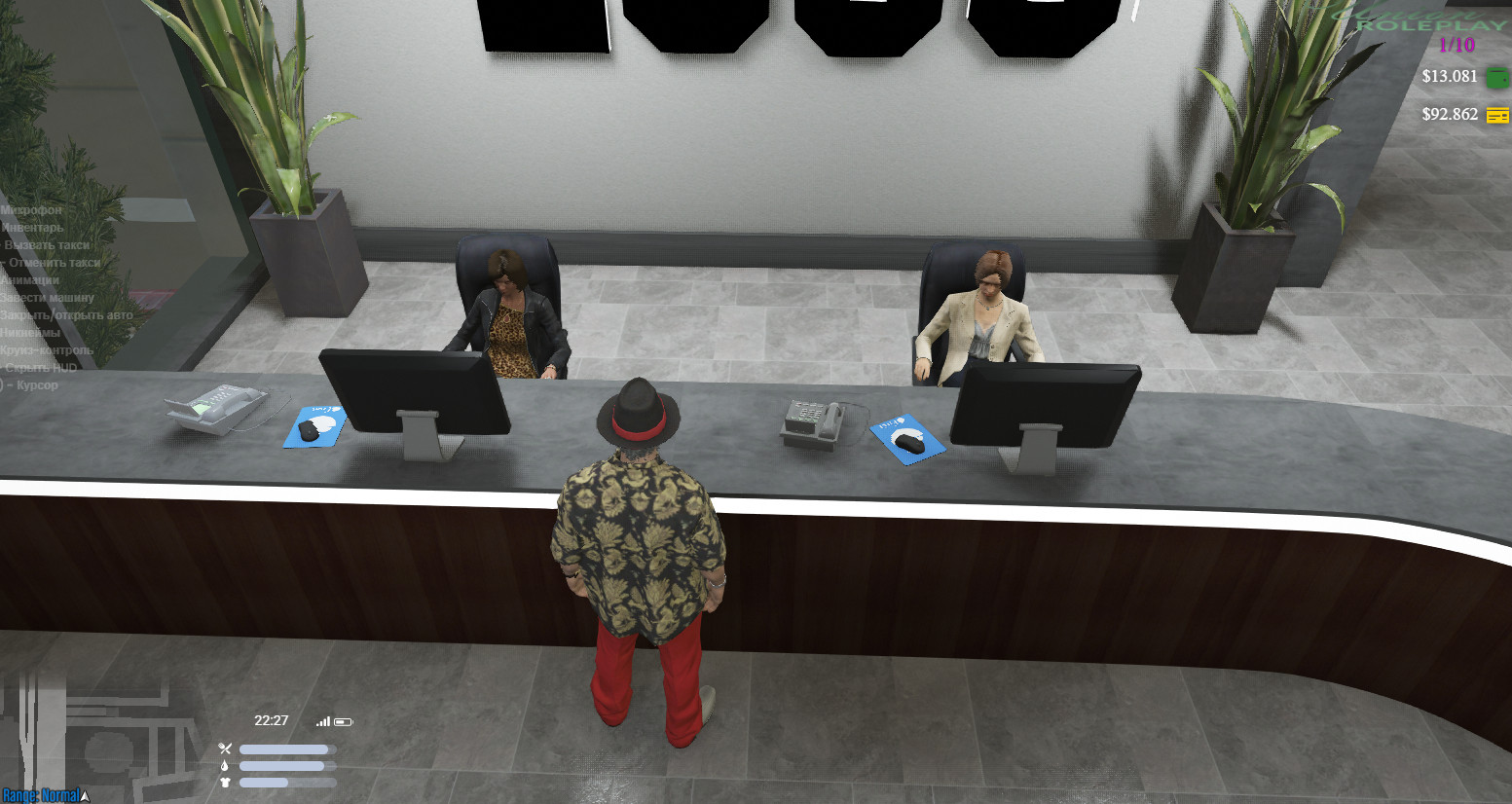
Task: Click Закрыть/открыть авто action text
Action: (x=66, y=314)
